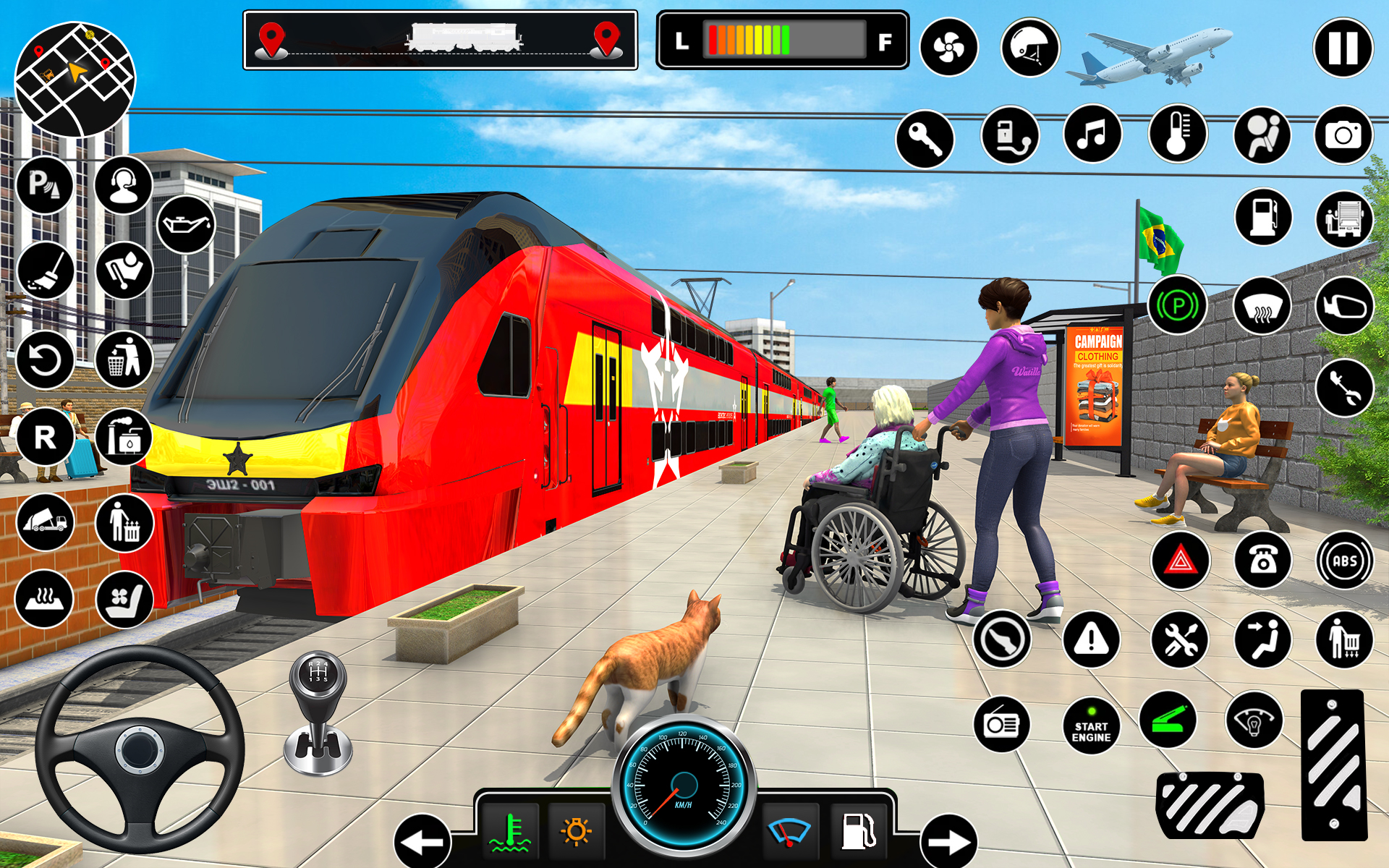Viewport: 1389px width, 868px height.
Task: Activate the windshield wipers control
Action: [789, 830]
